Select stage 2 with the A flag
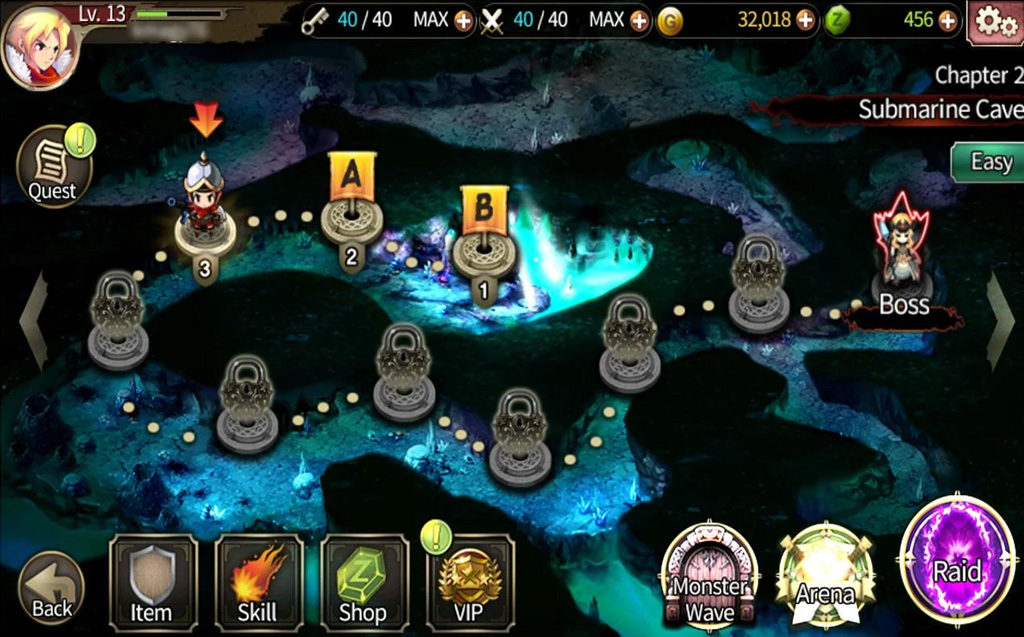This screenshot has width=1024, height=637. tap(351, 218)
